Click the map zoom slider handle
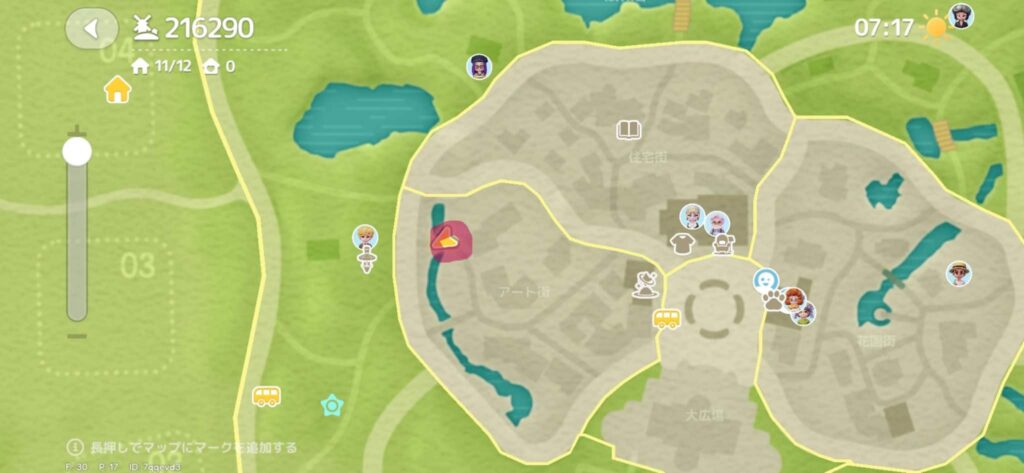This screenshot has width=1024, height=473. [x=77, y=151]
